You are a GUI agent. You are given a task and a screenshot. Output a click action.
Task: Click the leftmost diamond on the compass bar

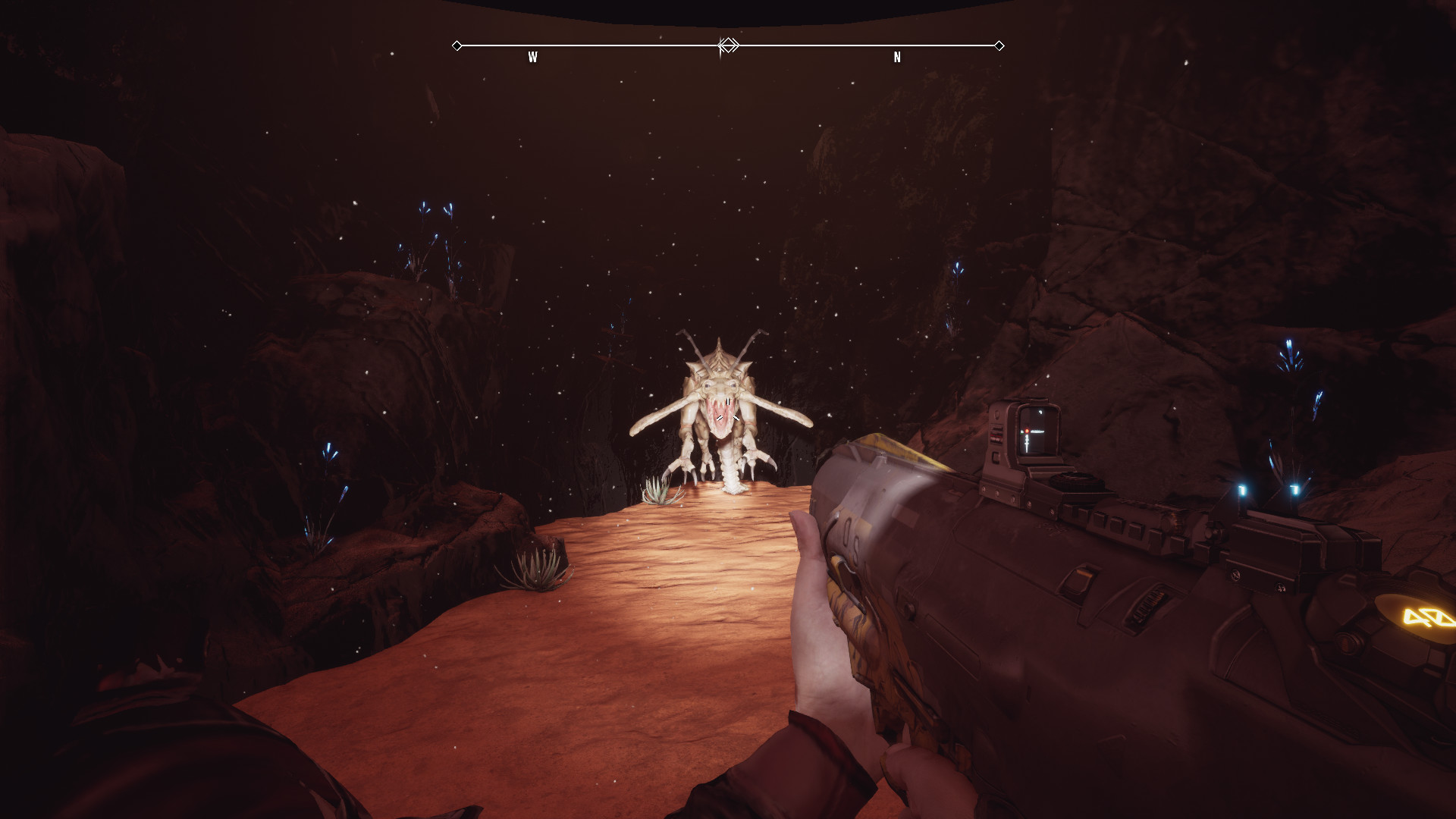(x=457, y=45)
